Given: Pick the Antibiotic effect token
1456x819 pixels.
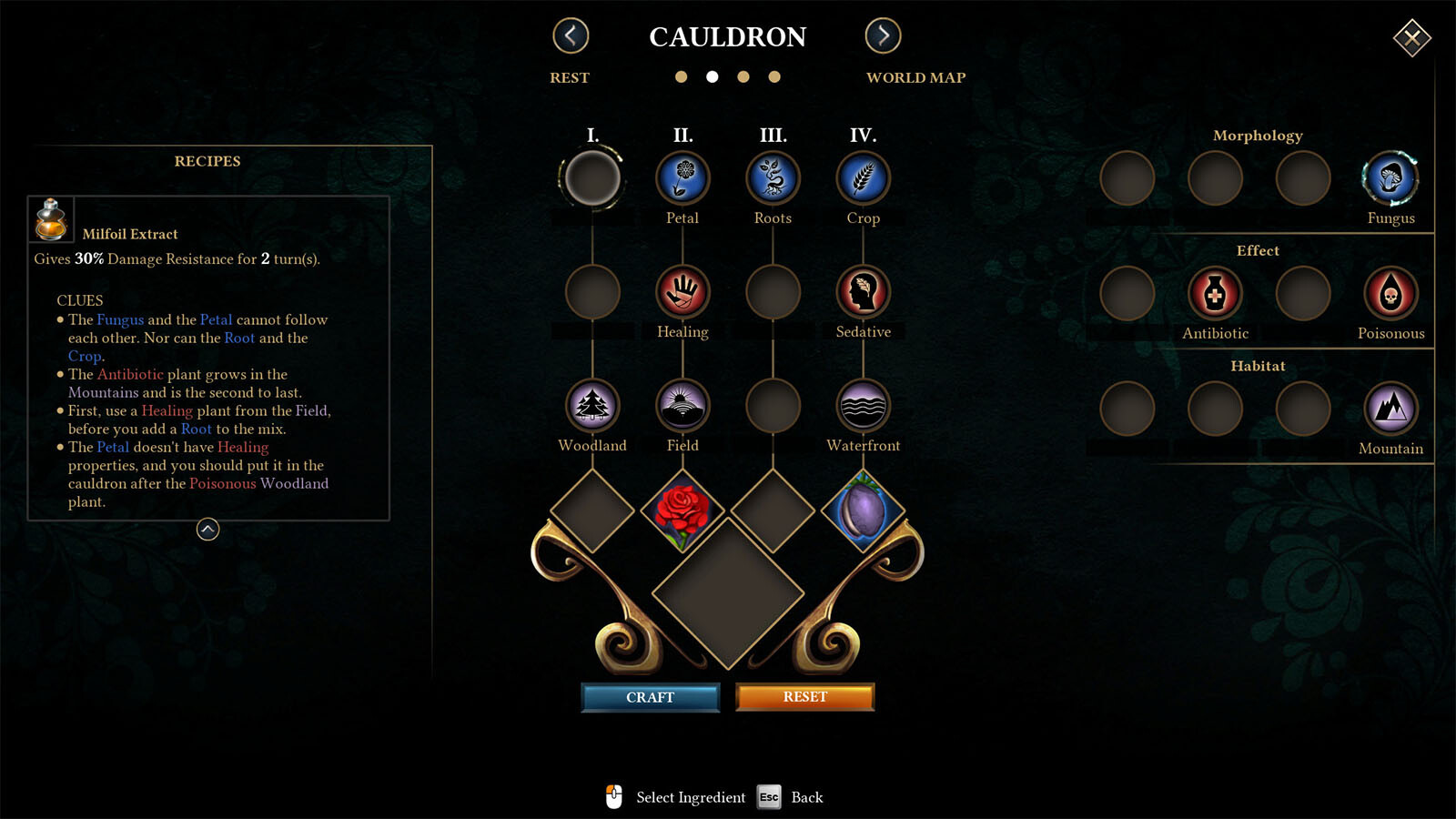Looking at the screenshot, I should 1215,294.
